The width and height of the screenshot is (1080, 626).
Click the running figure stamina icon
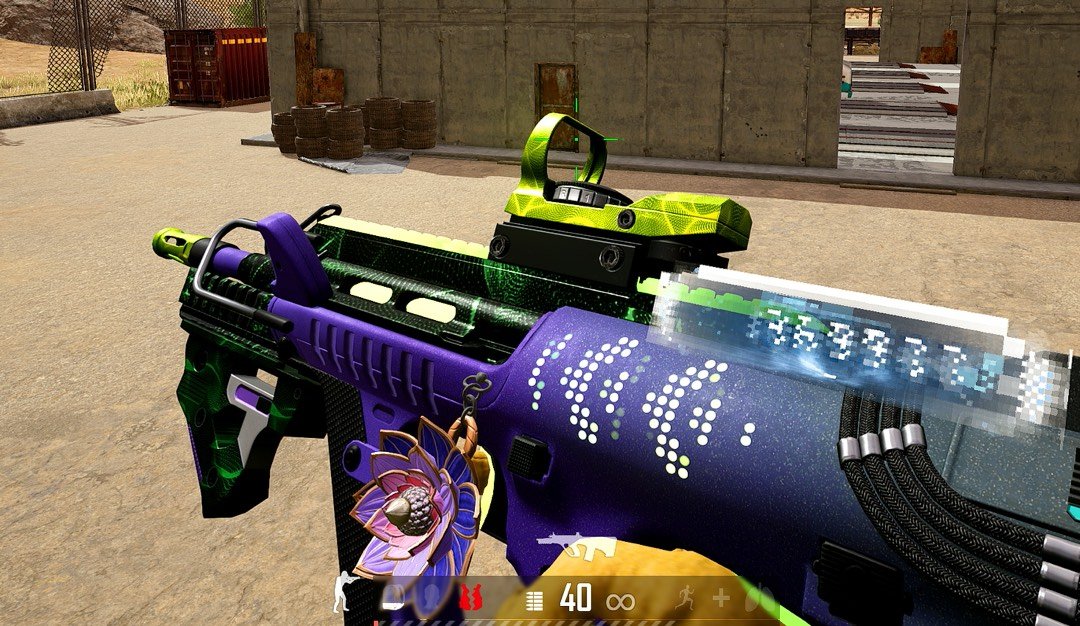pyautogui.click(x=682, y=599)
